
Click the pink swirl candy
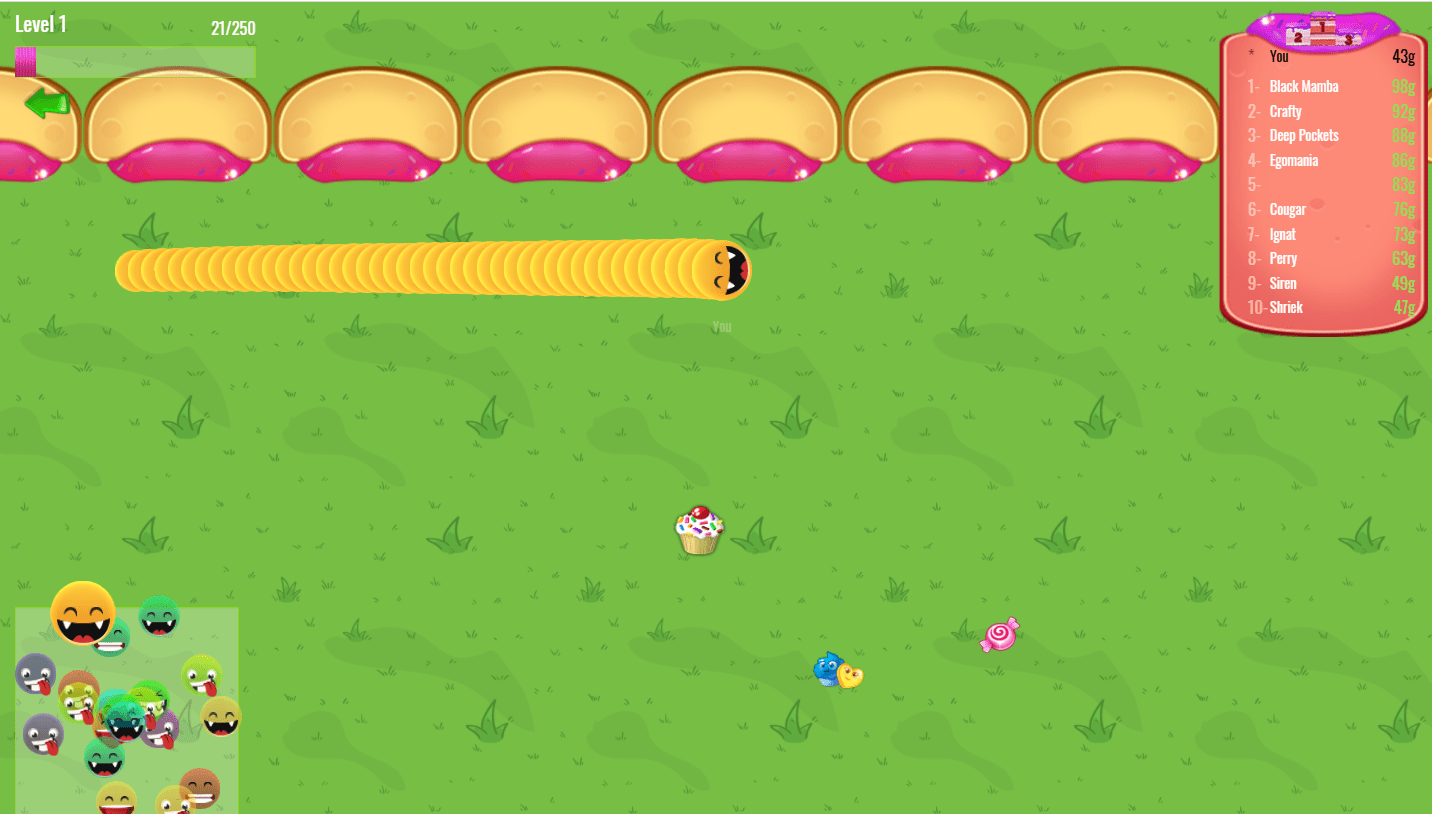click(x=1000, y=634)
